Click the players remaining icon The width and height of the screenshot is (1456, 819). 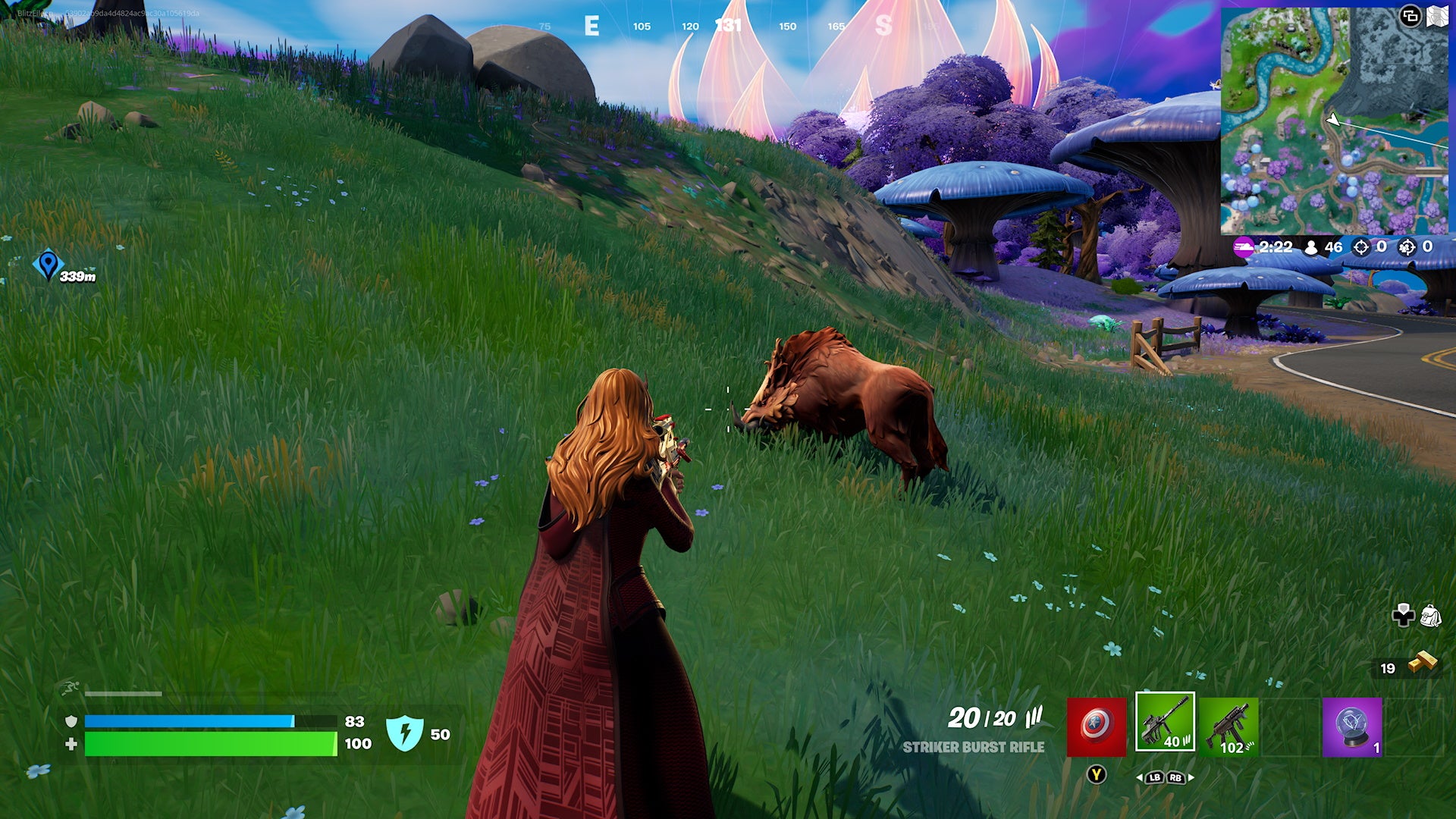[1311, 246]
